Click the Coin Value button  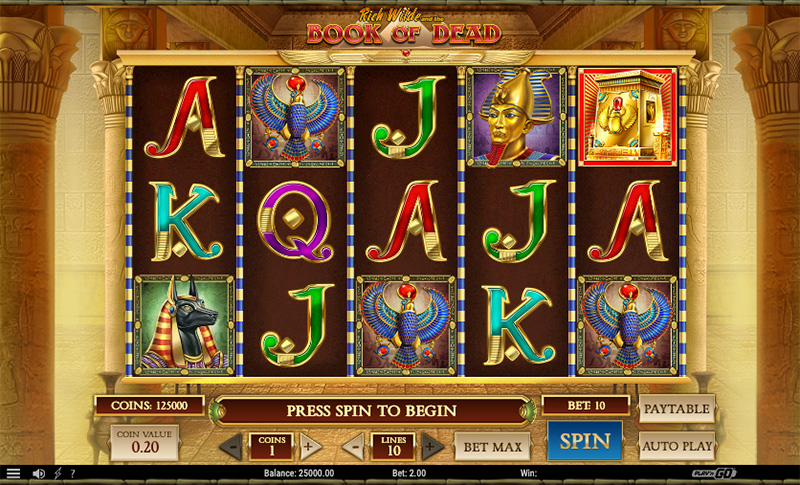click(x=144, y=441)
